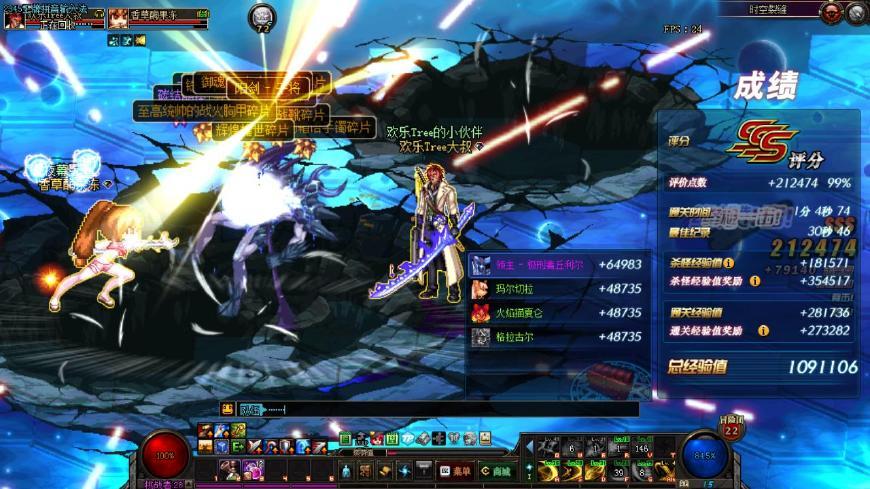Click the round boss face icon numbered 72
The image size is (870, 489).
point(263,16)
